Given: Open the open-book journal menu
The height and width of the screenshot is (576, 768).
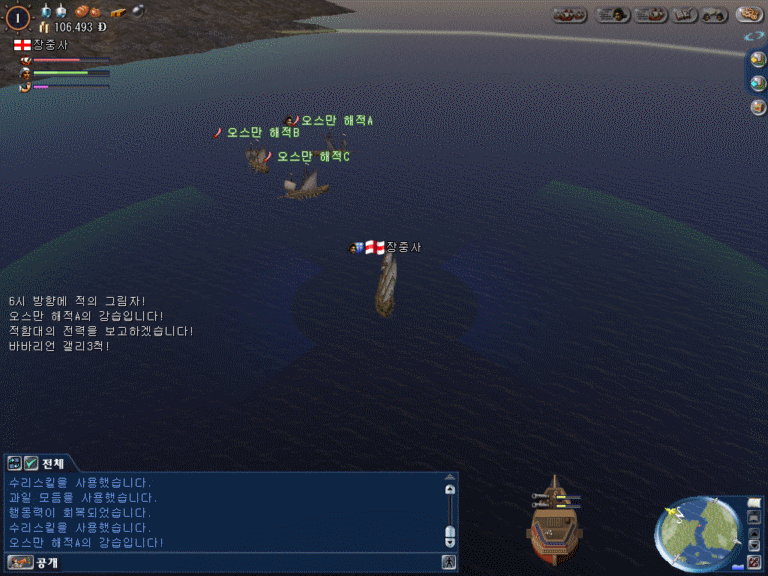Looking at the screenshot, I should click(x=684, y=14).
